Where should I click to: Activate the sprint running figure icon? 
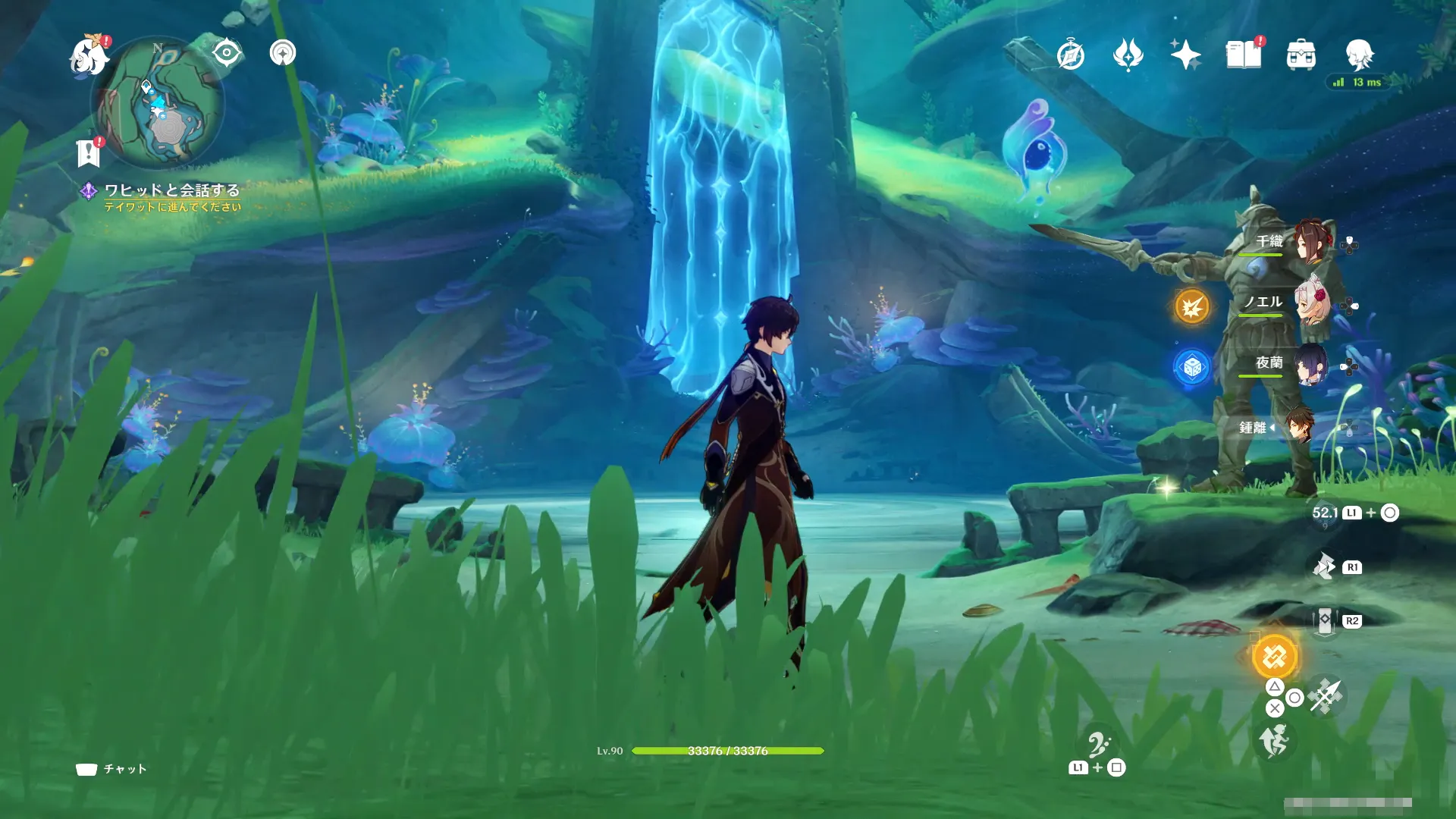pos(1275,741)
